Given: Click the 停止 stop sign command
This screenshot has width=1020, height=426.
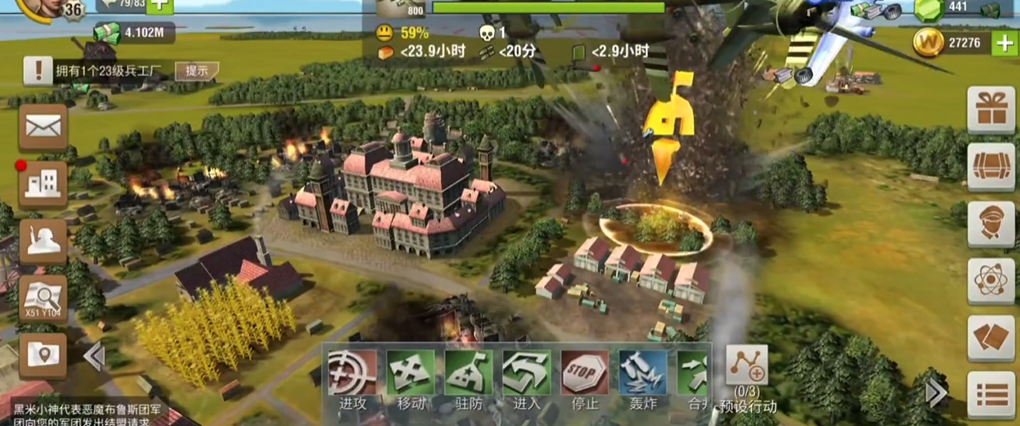Looking at the screenshot, I should pos(585,374).
